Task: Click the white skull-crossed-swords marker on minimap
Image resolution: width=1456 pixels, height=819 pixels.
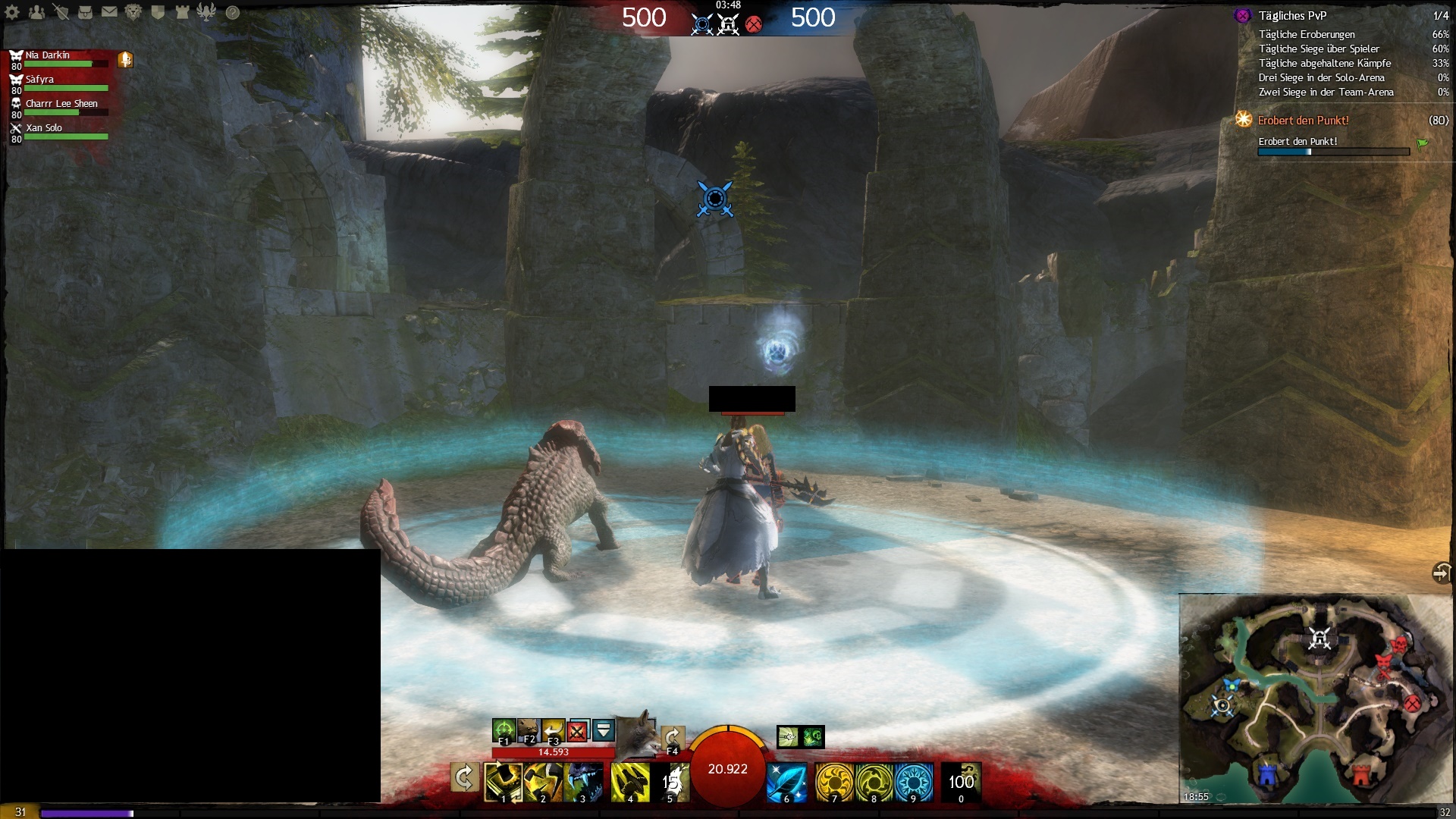Action: pos(1319,639)
